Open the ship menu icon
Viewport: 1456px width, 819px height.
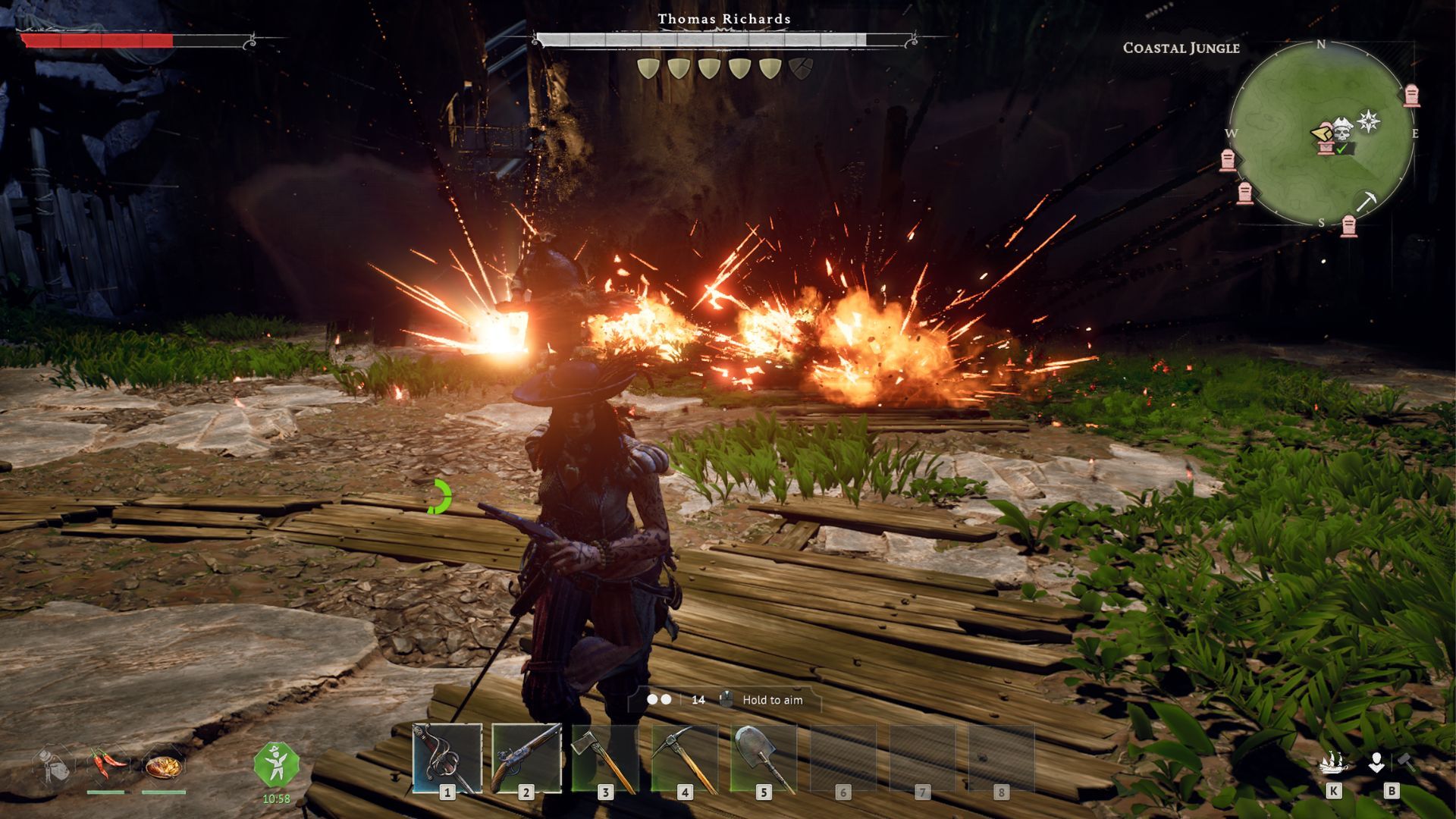coord(1333,763)
